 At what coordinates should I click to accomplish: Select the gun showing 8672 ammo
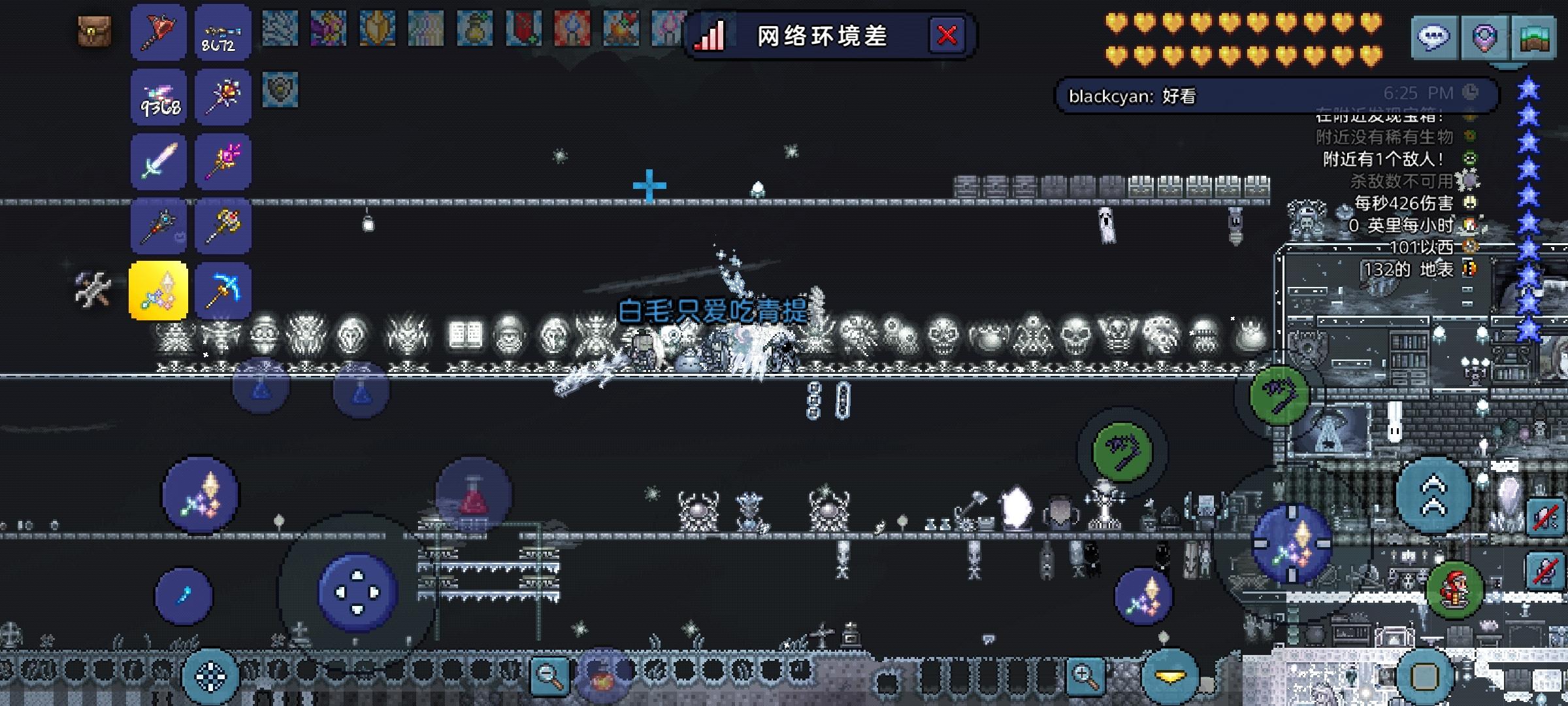tap(223, 31)
